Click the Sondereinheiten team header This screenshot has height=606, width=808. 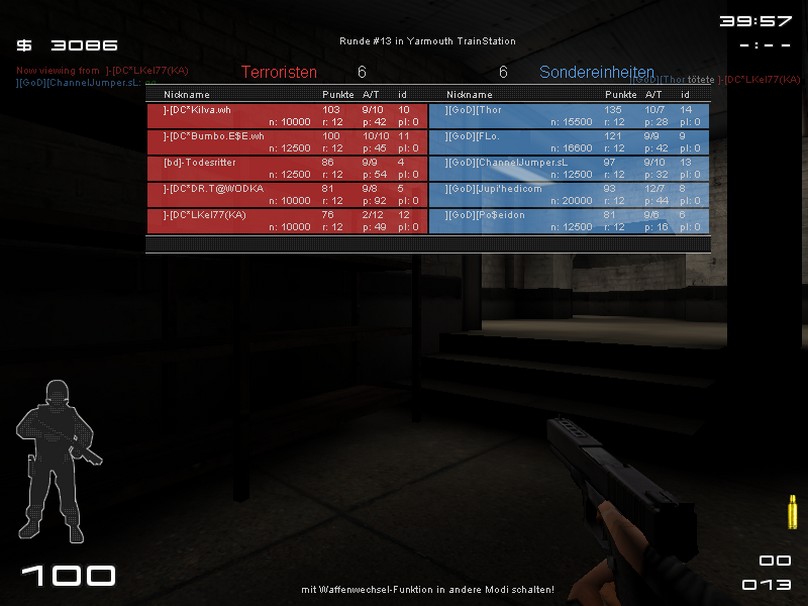click(x=597, y=72)
